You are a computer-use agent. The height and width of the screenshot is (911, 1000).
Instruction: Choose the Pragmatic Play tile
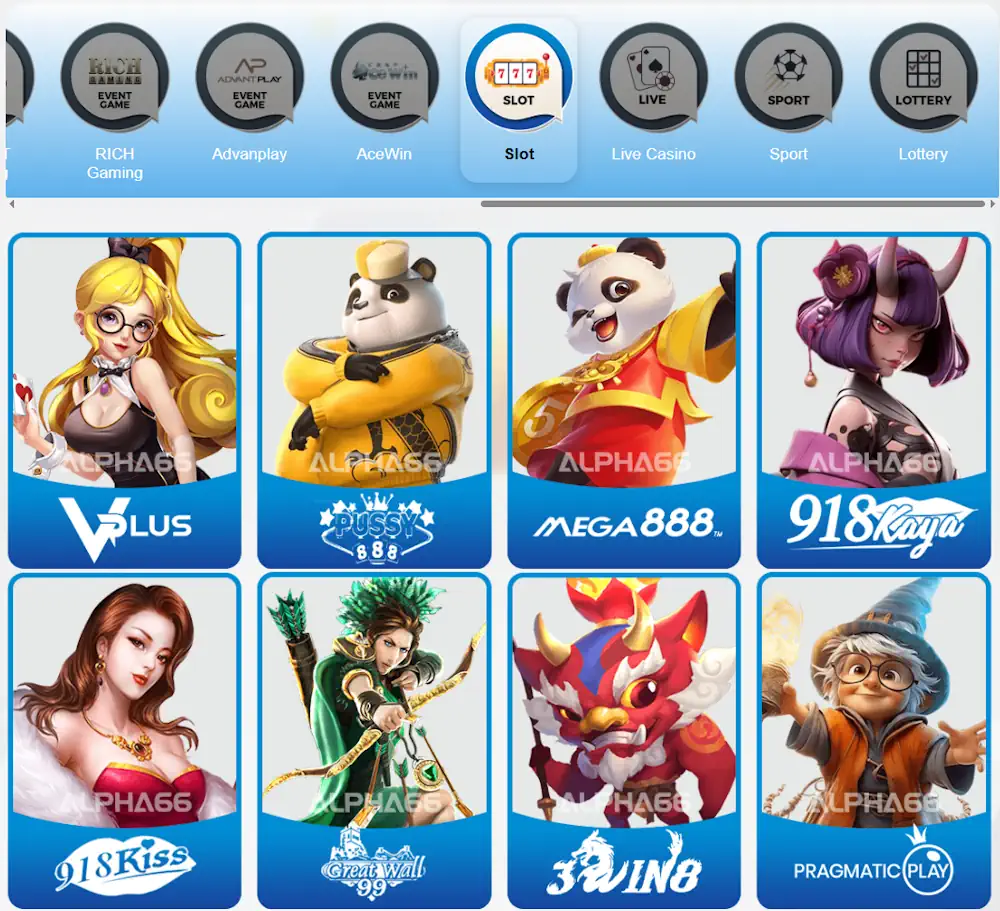click(874, 740)
